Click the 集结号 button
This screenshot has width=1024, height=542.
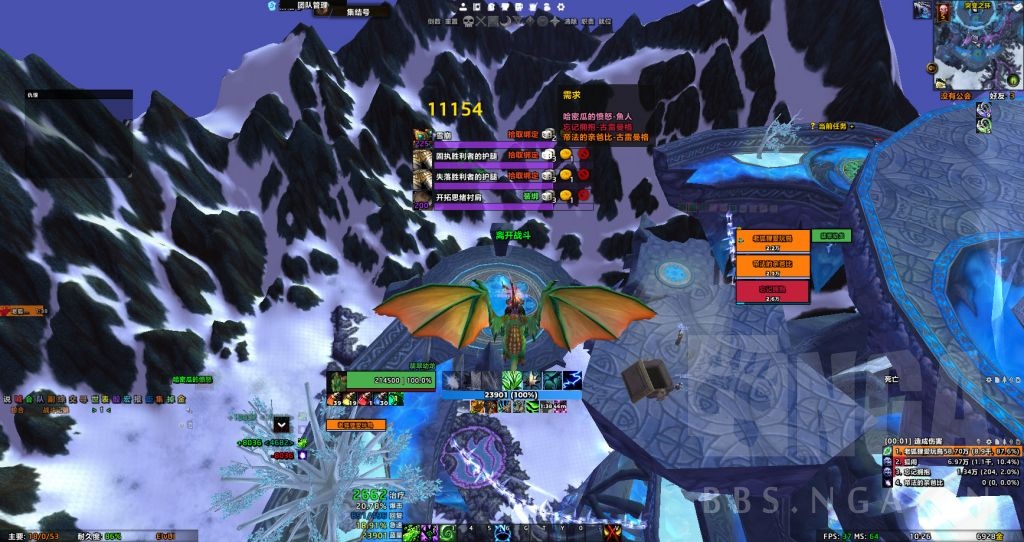click(x=357, y=13)
